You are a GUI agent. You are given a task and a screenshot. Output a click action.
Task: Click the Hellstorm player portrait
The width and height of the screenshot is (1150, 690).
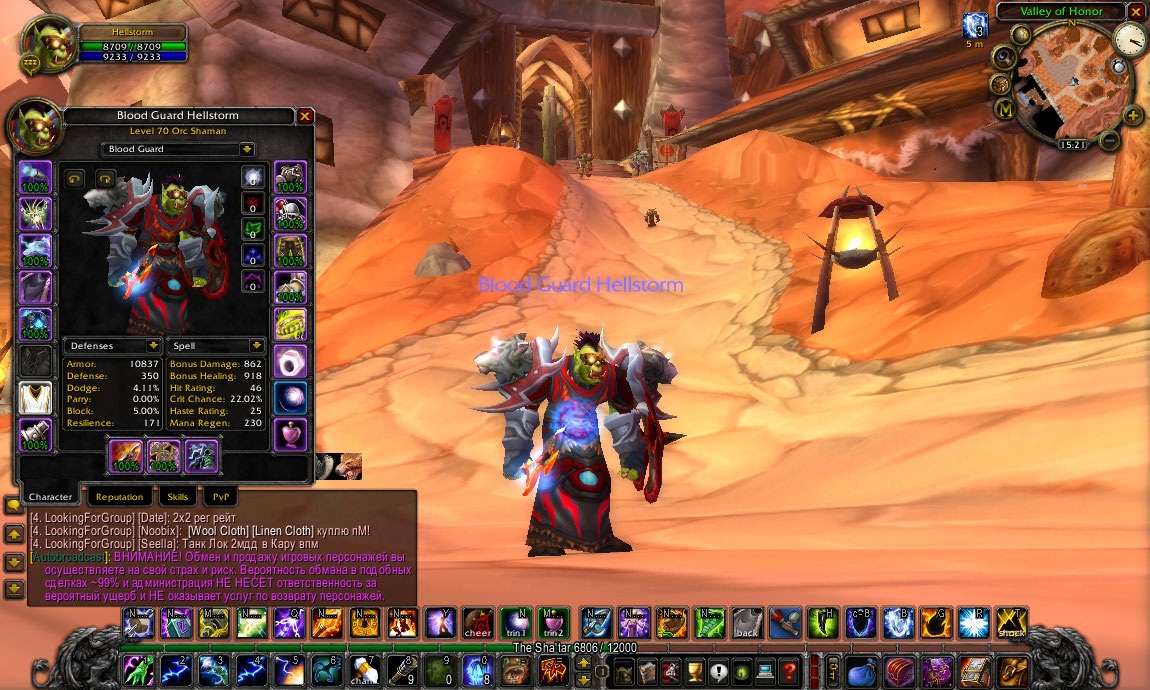(x=43, y=46)
